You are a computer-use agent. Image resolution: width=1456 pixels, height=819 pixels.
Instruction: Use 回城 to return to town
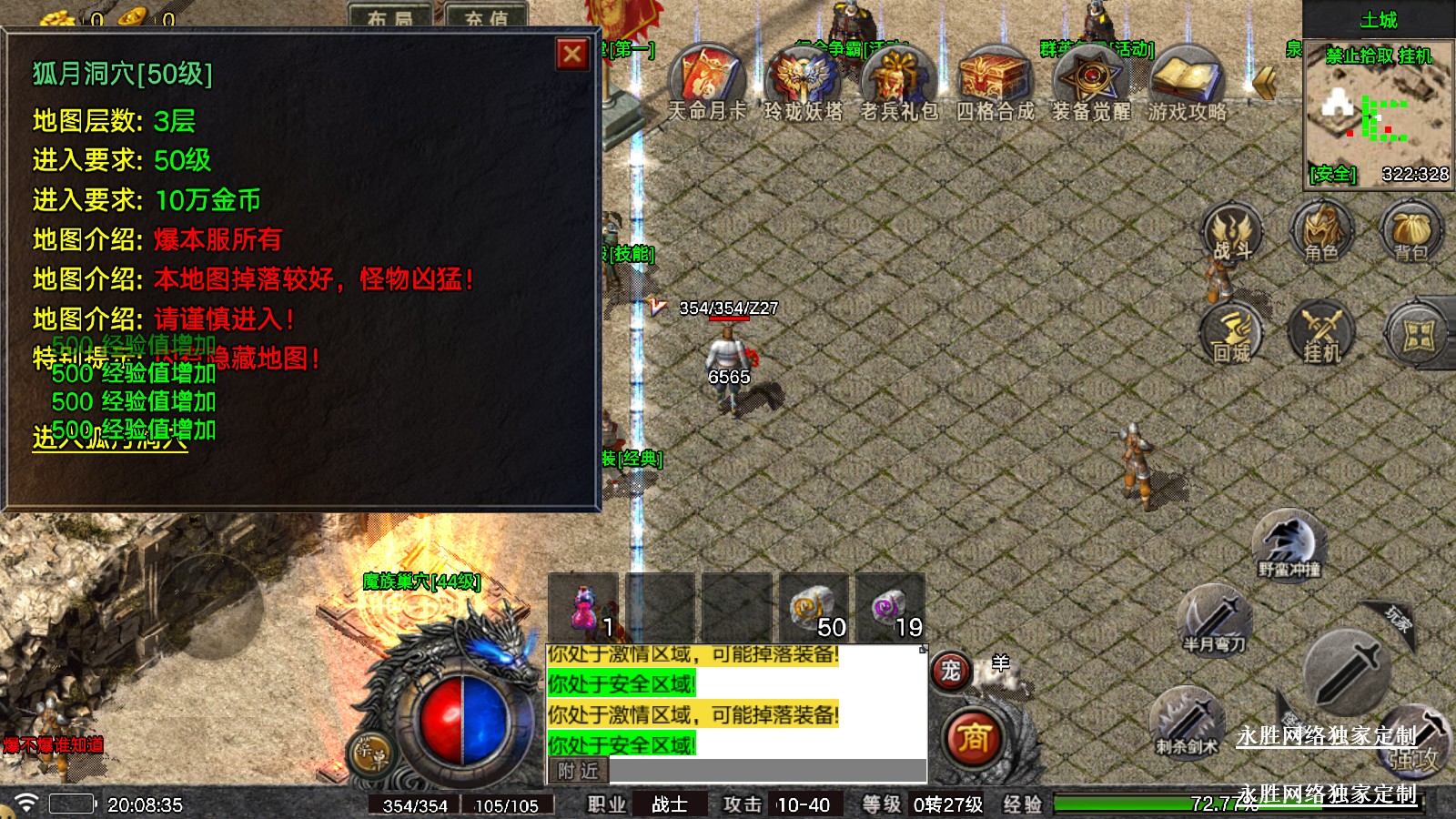click(1232, 333)
